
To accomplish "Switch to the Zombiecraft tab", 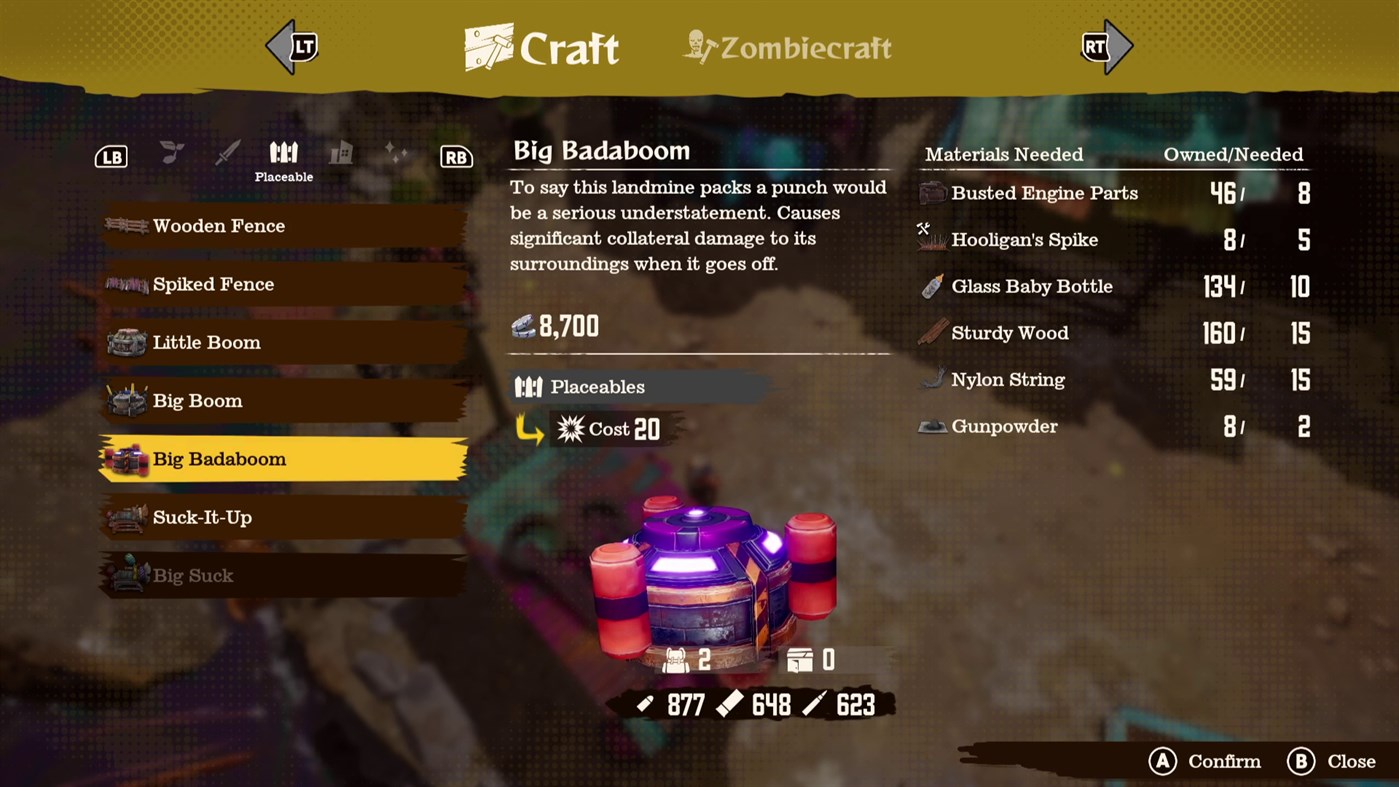I will click(786, 47).
